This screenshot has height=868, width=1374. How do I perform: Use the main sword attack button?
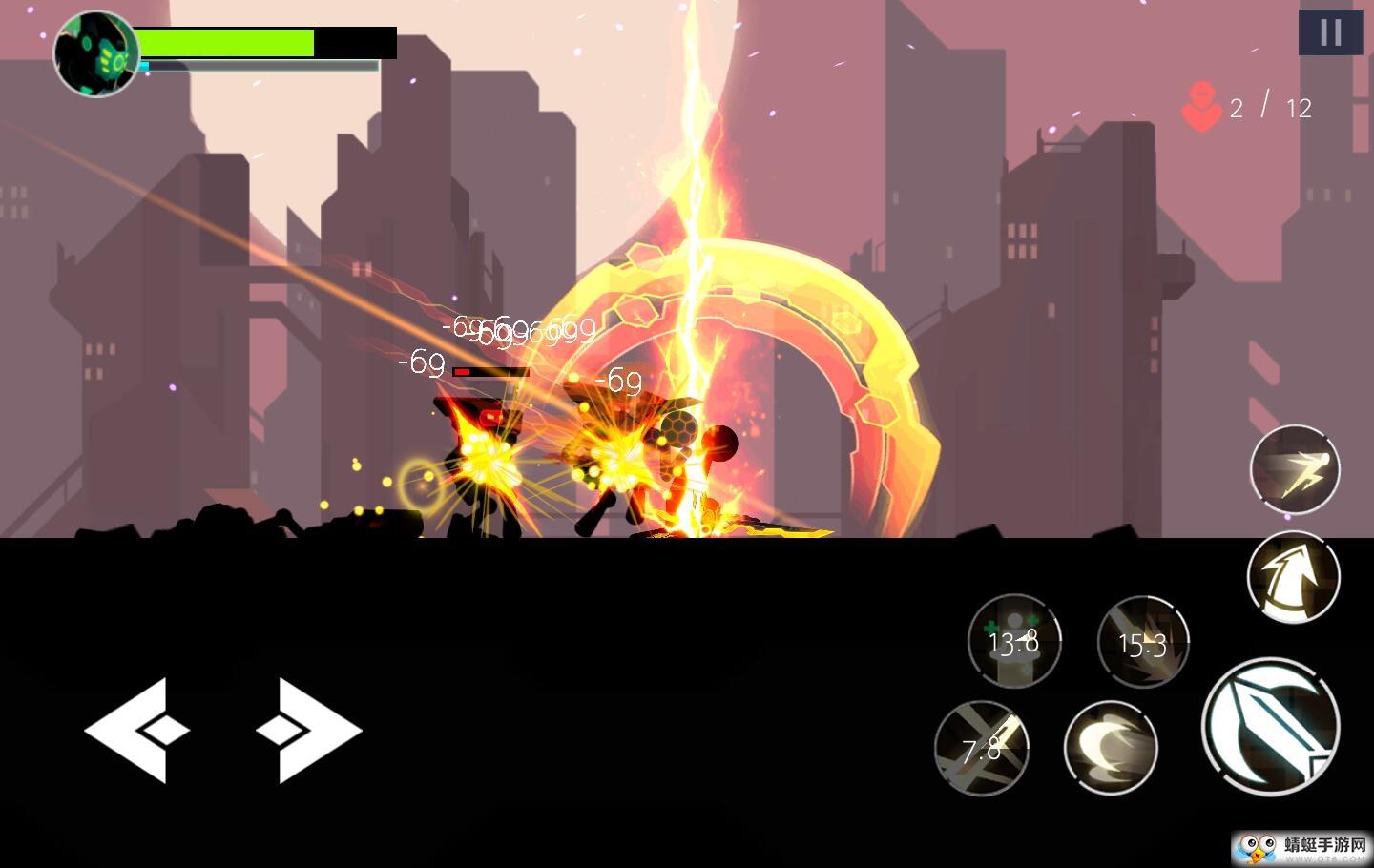pyautogui.click(x=1270, y=727)
